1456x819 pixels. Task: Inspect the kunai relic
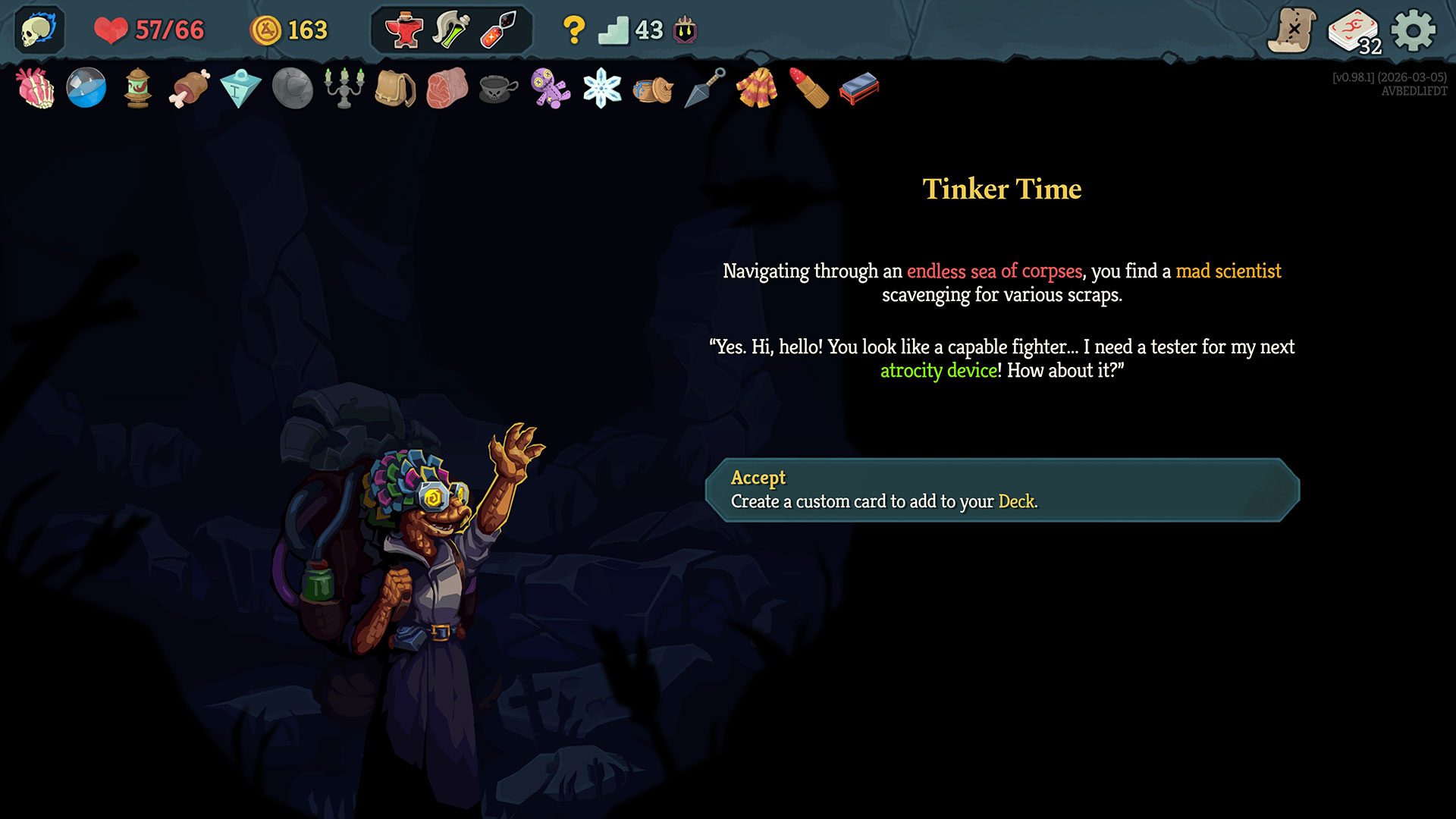705,89
